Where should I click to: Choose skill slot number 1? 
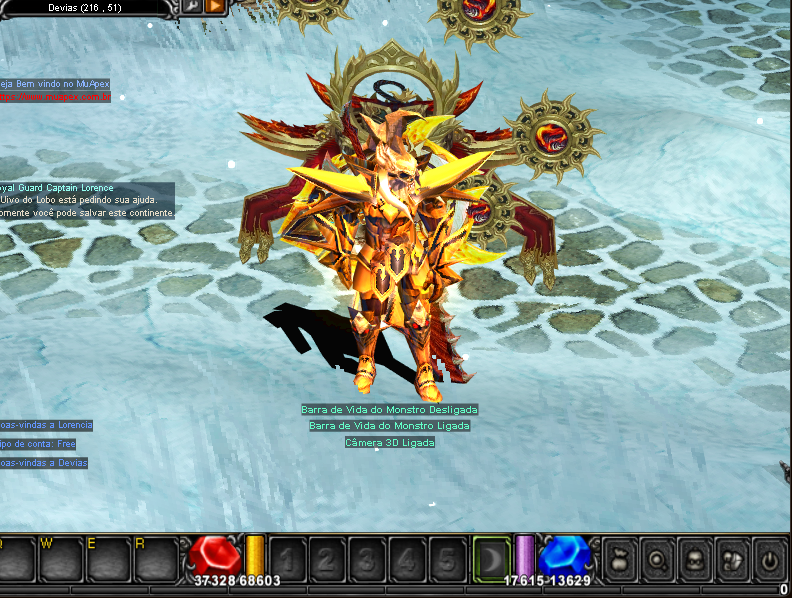[x=289, y=558]
